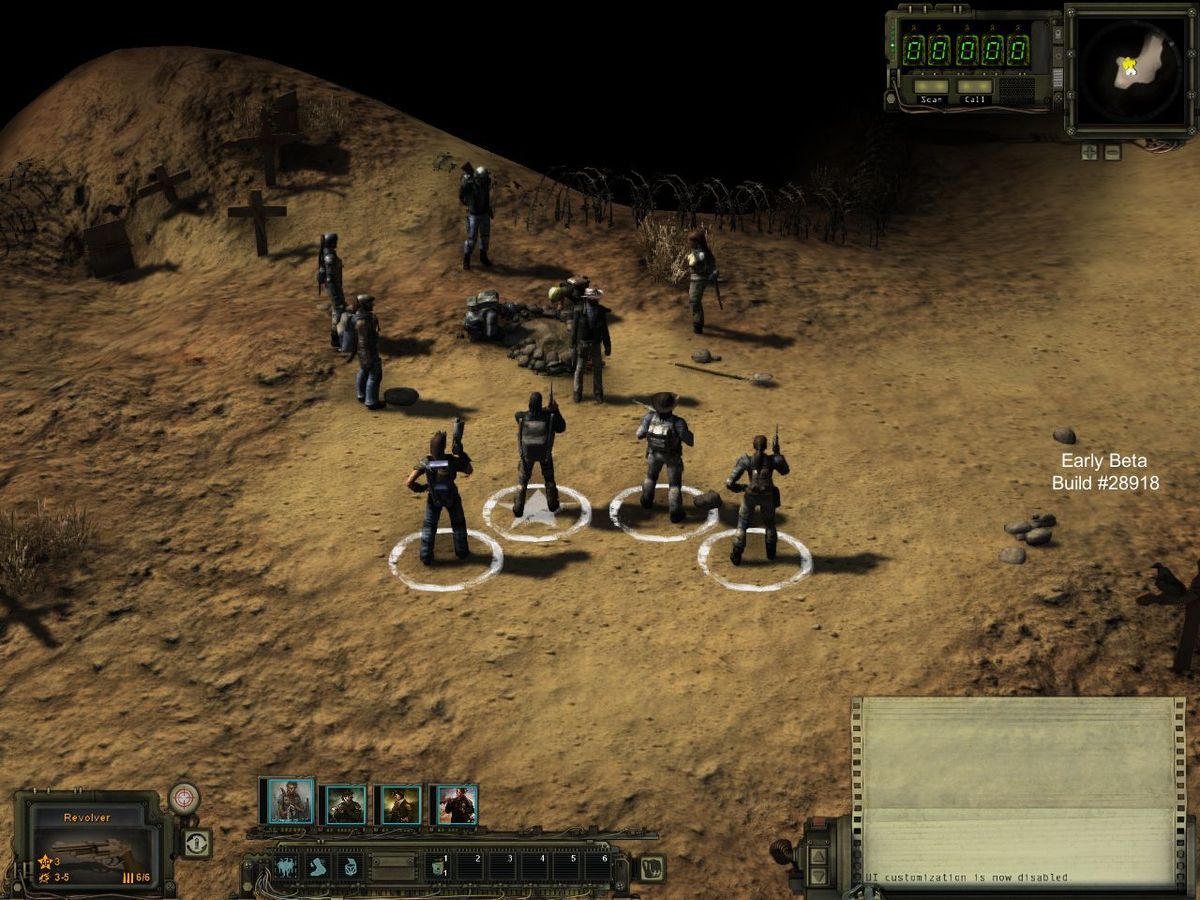Zoom out the minimap with the minus button
The width and height of the screenshot is (1200, 900).
click(1112, 152)
